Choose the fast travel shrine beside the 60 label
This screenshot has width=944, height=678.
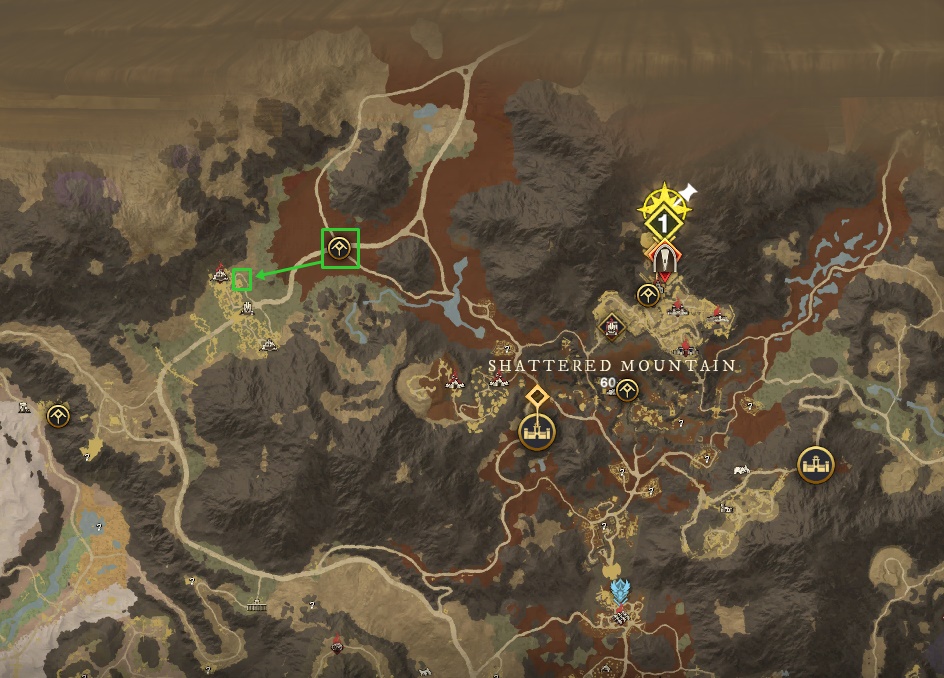click(627, 389)
